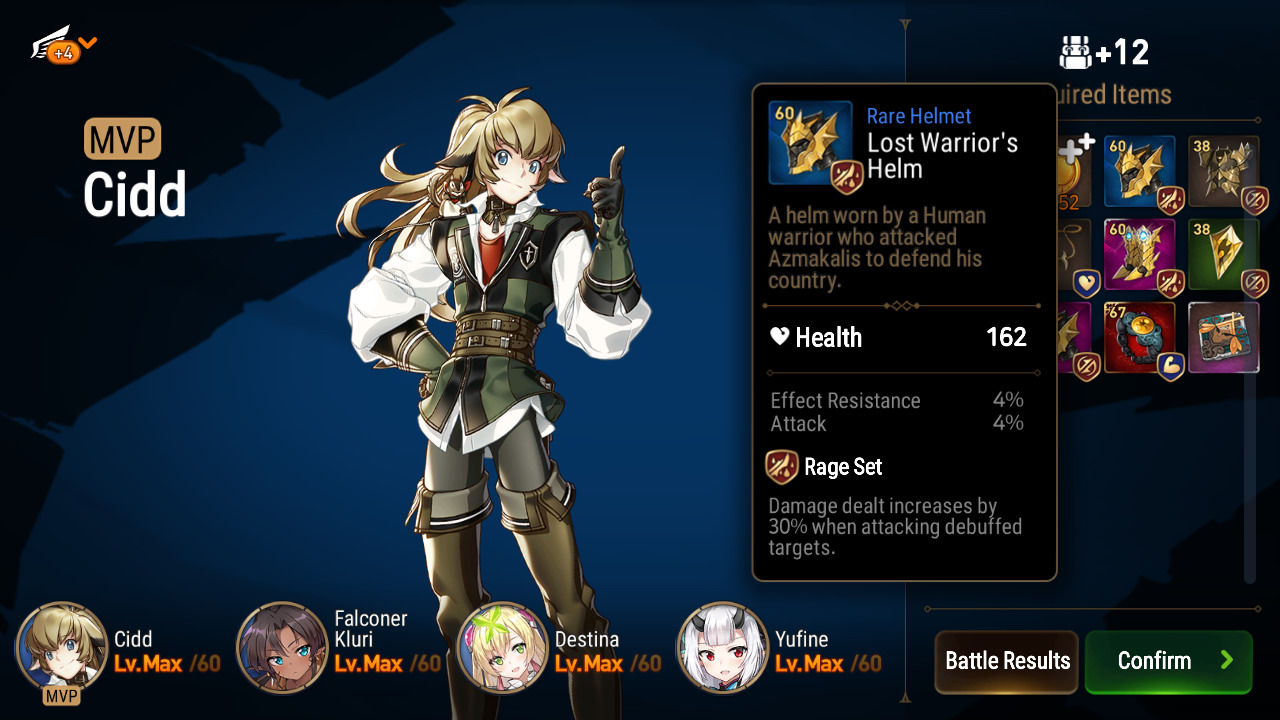The image size is (1280, 720).
Task: Select Cidd's portrait in the party row
Action: pos(62,648)
